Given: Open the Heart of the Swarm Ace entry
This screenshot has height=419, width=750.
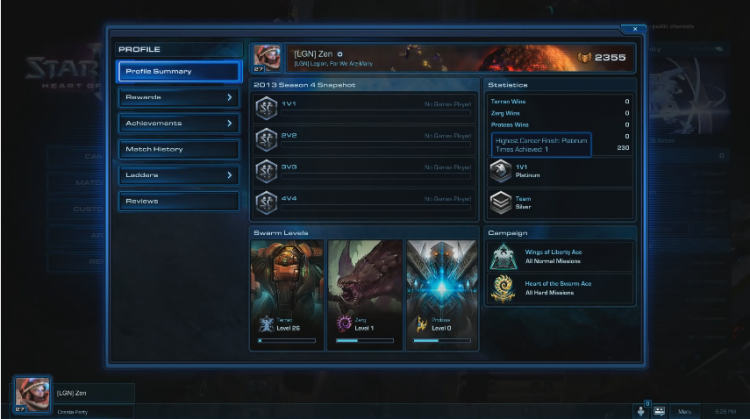Looking at the screenshot, I should 560,288.
